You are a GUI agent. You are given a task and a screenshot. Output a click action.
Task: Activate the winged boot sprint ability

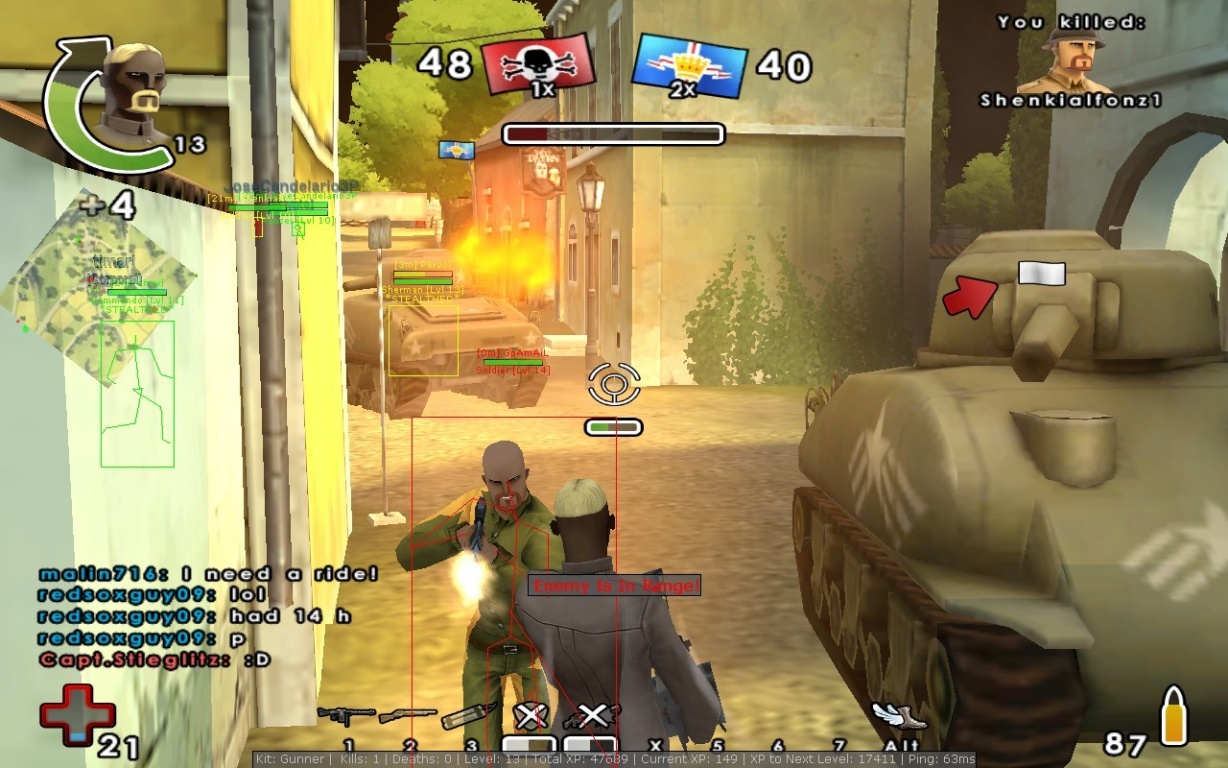[898, 714]
